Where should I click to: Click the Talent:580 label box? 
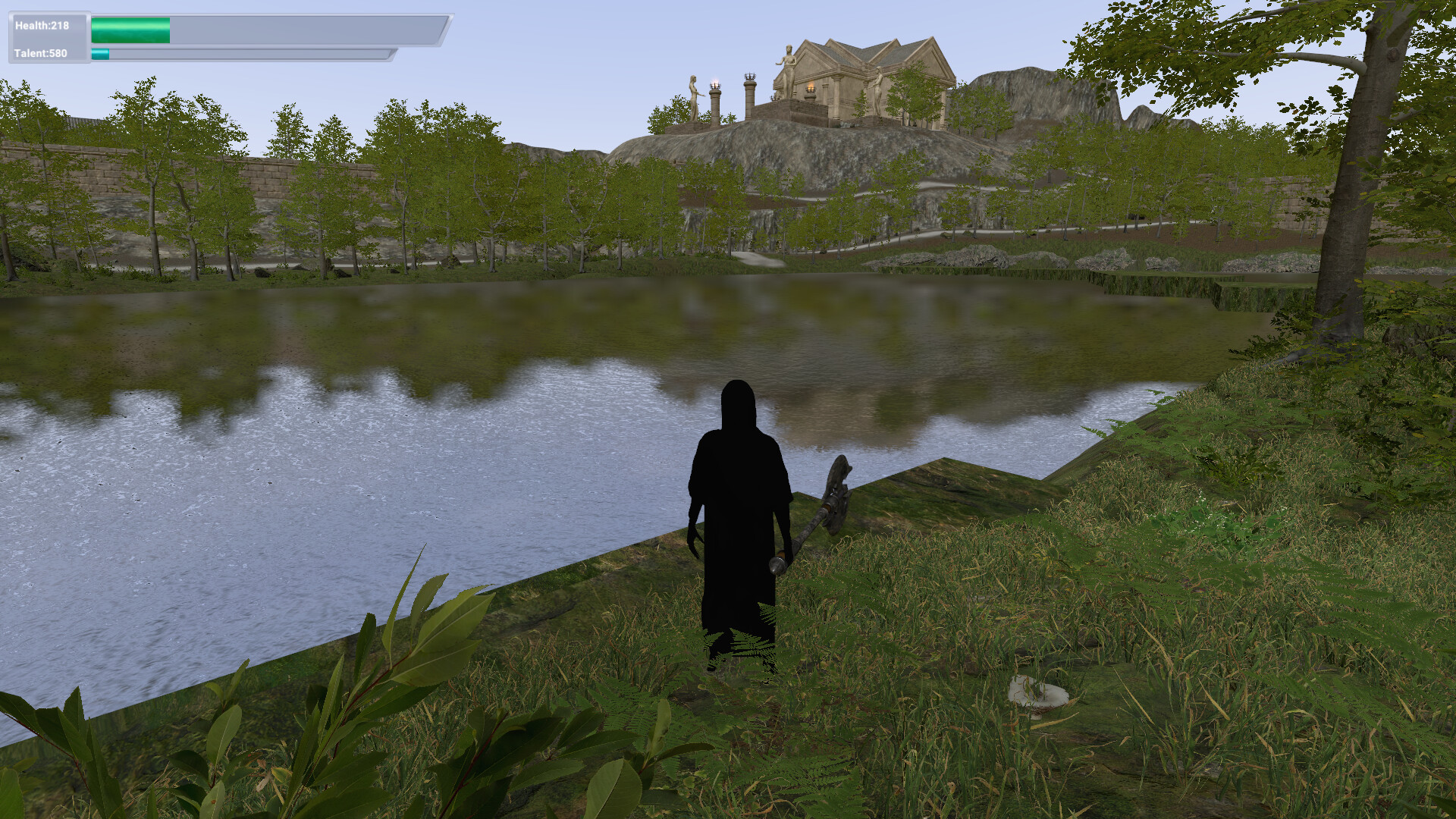coord(42,54)
